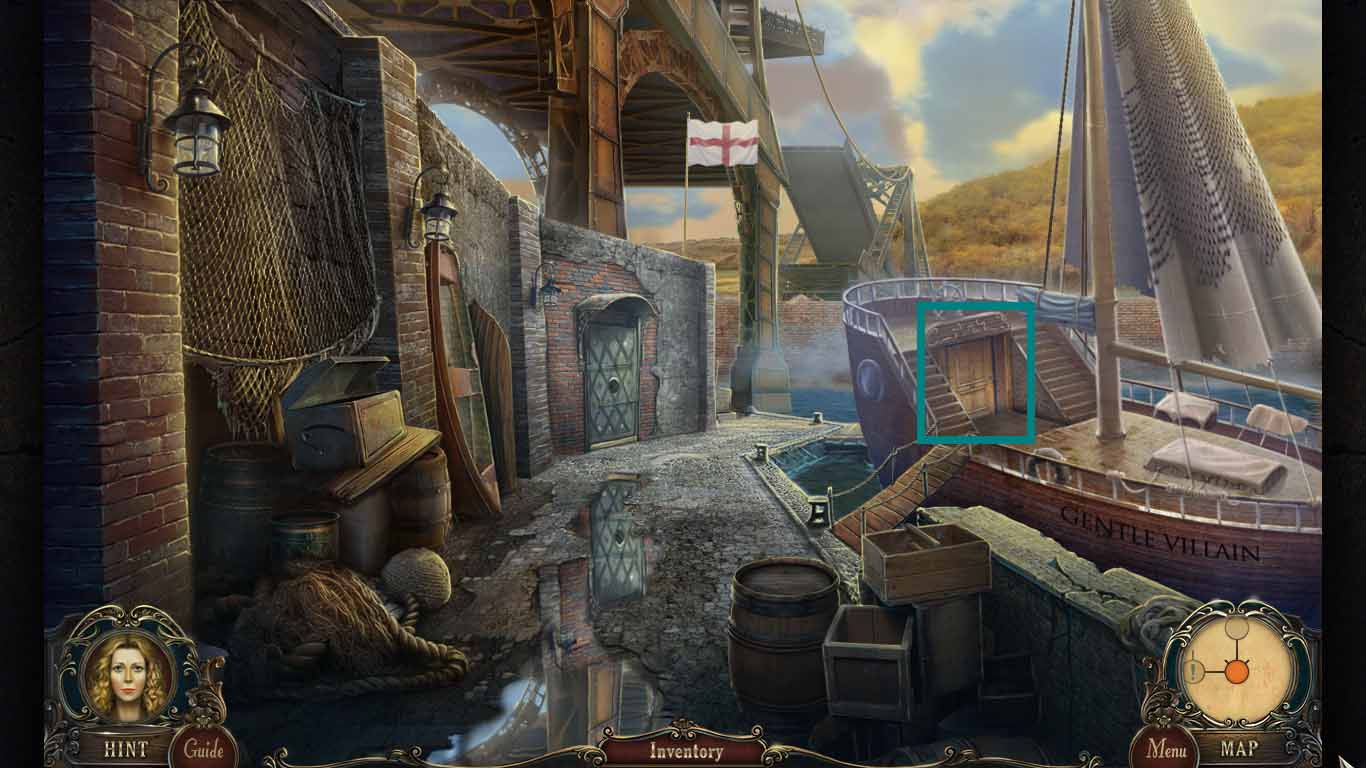The height and width of the screenshot is (768, 1366).
Task: Open the strategy Guide
Action: pos(204,749)
